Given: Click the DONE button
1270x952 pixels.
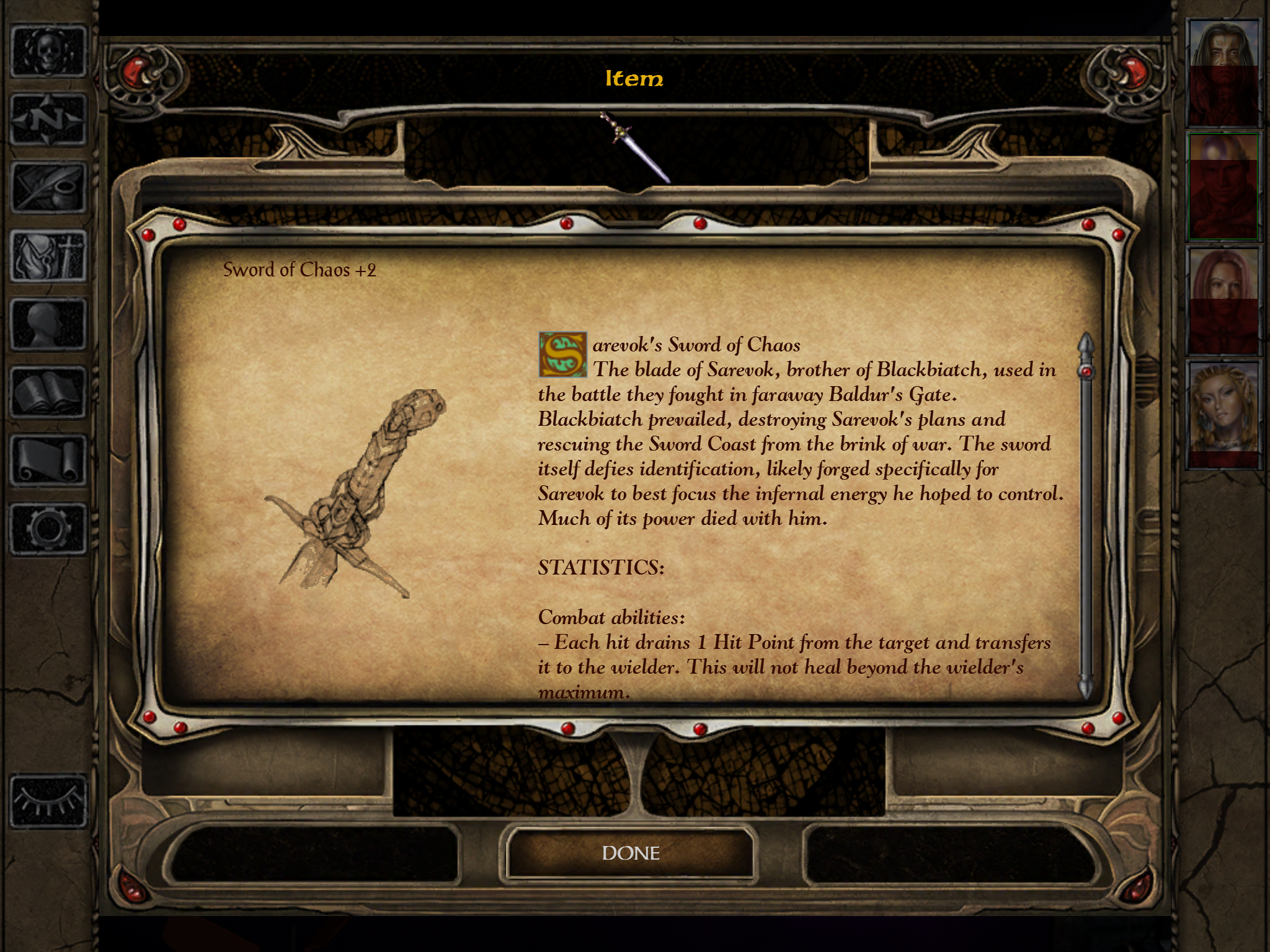Looking at the screenshot, I should click(x=631, y=853).
